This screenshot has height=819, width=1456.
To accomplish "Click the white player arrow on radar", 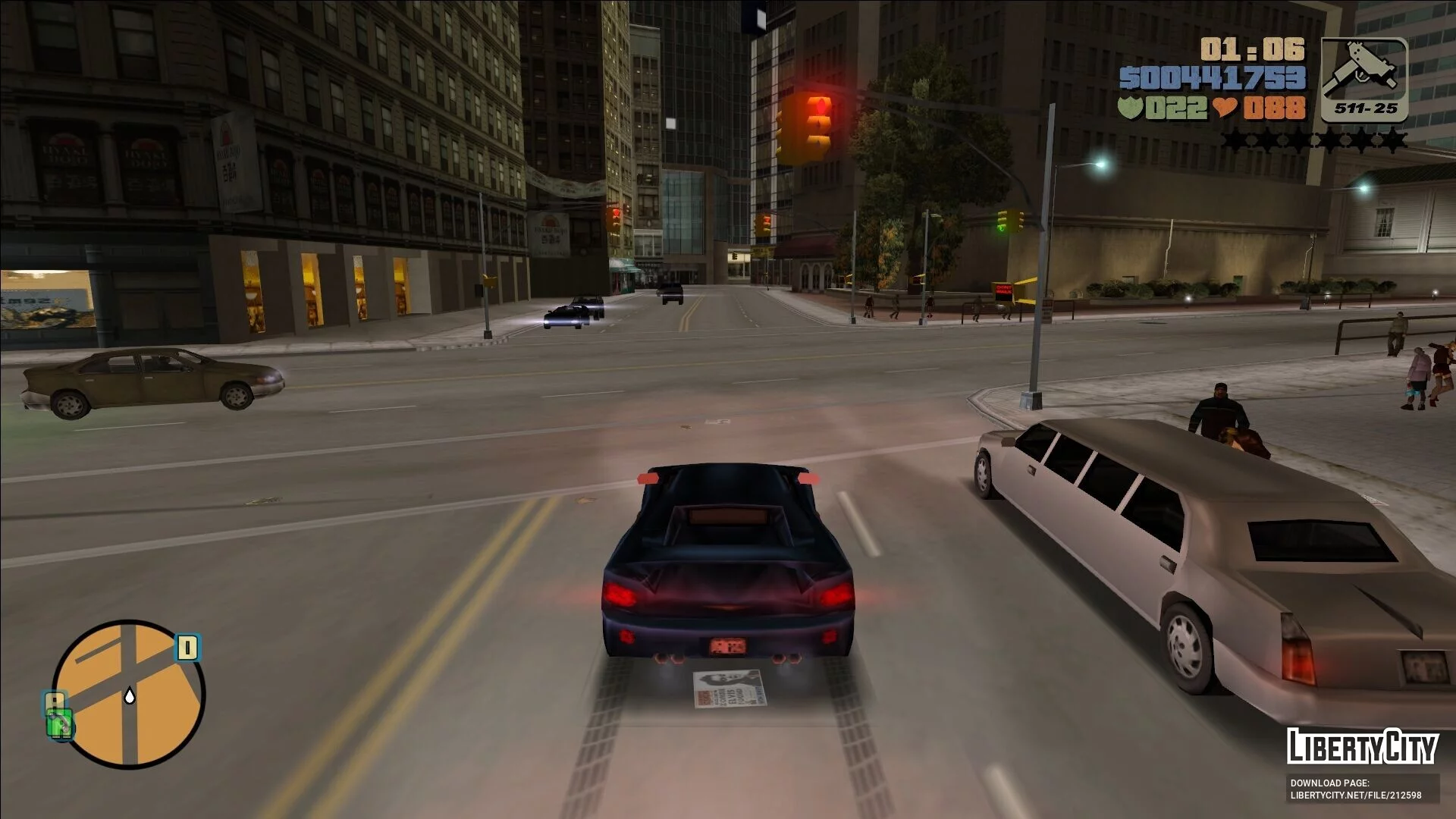I will coord(130,695).
